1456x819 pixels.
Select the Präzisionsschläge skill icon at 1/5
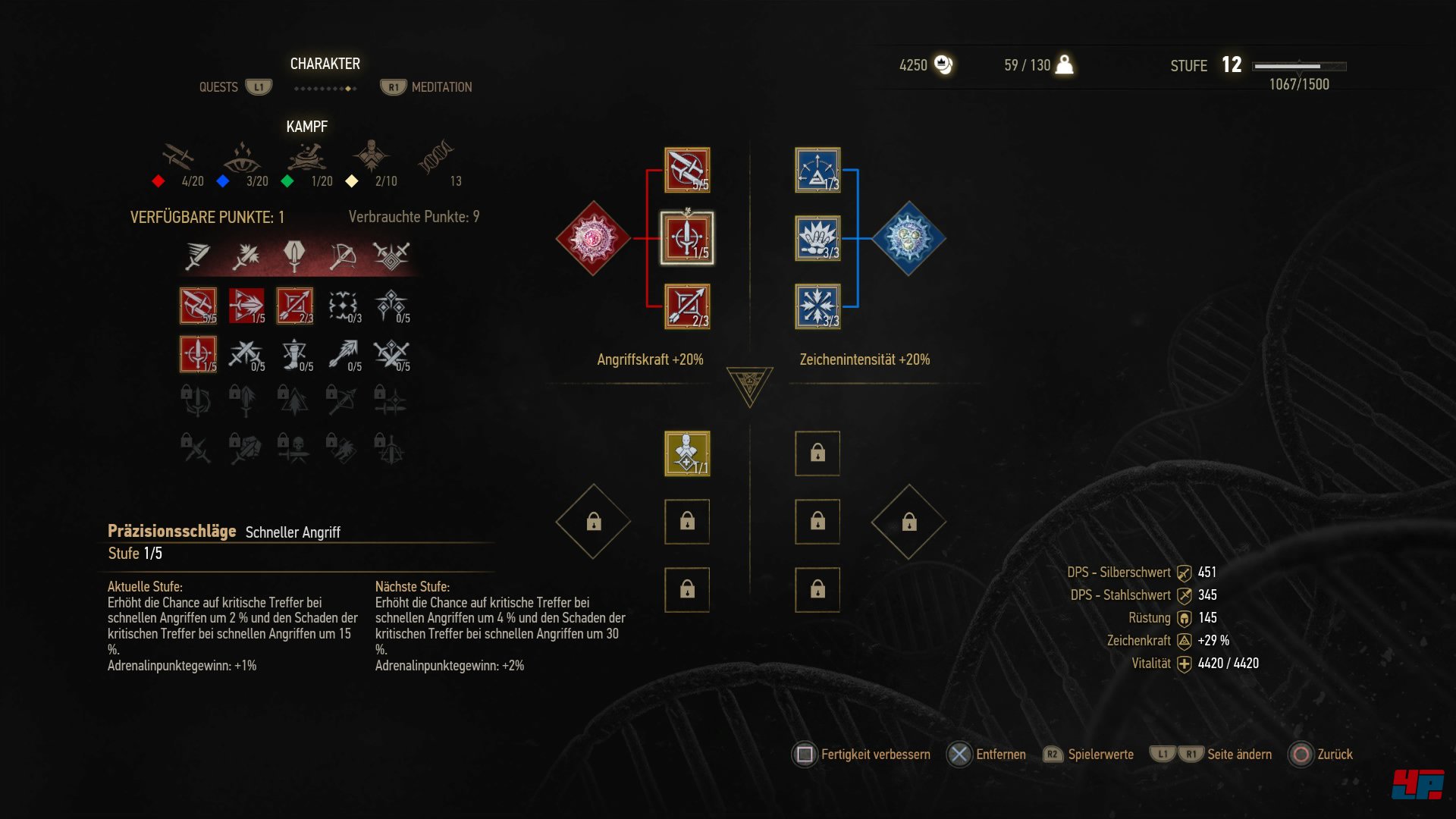tap(197, 353)
